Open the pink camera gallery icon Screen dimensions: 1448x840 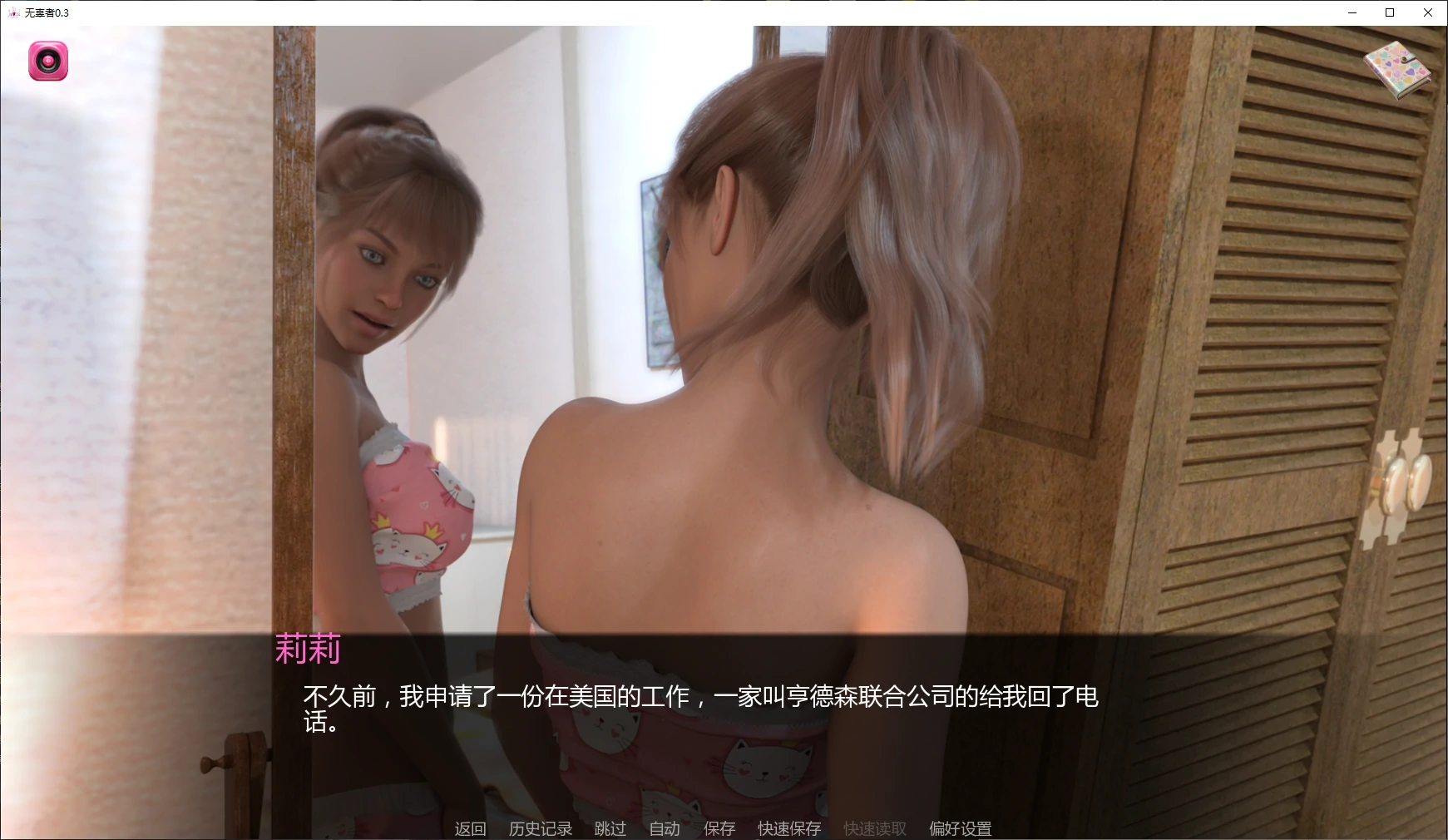[47, 62]
